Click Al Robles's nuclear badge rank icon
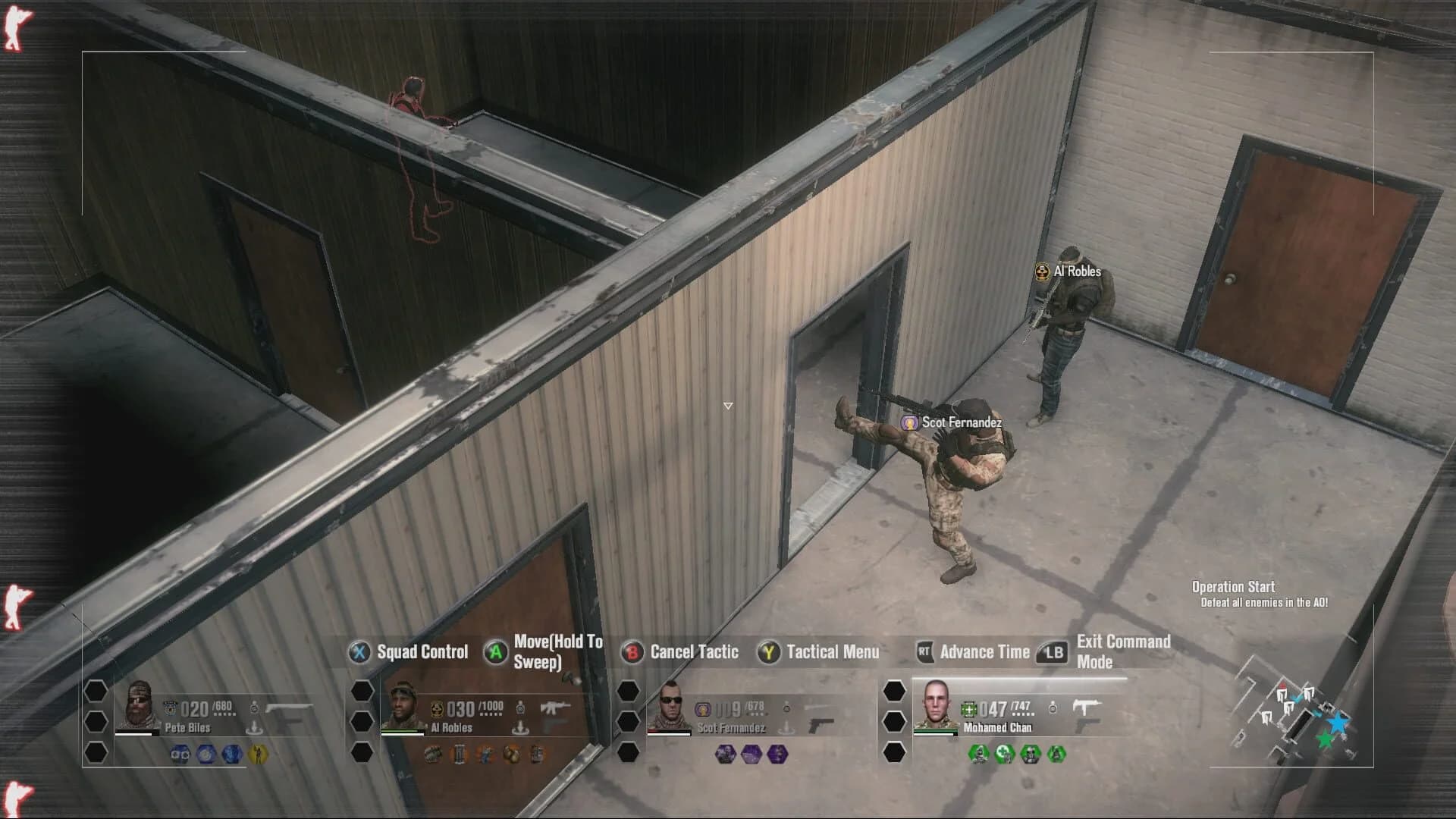1456x819 pixels. pos(437,709)
